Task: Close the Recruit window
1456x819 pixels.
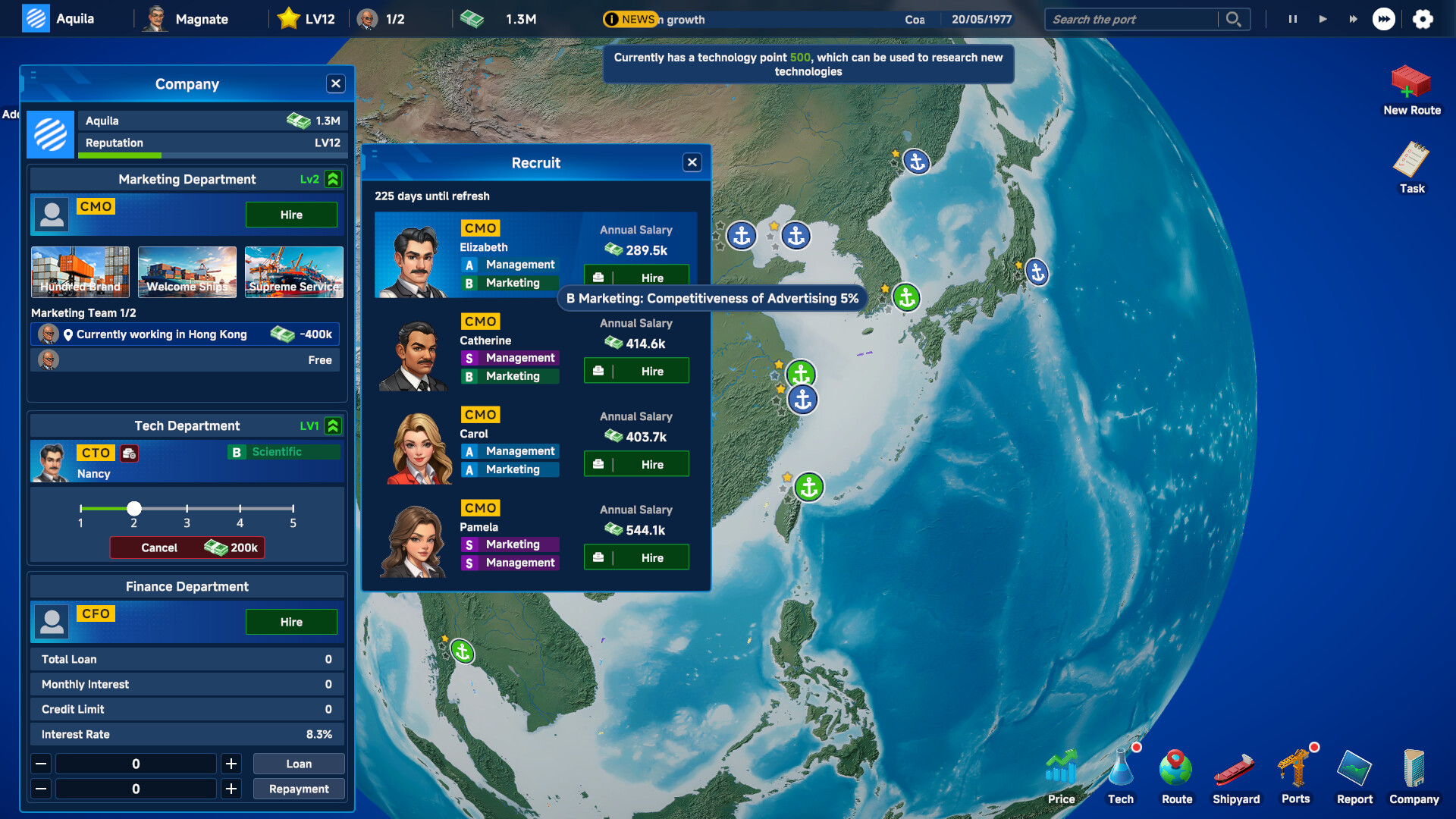Action: click(692, 162)
